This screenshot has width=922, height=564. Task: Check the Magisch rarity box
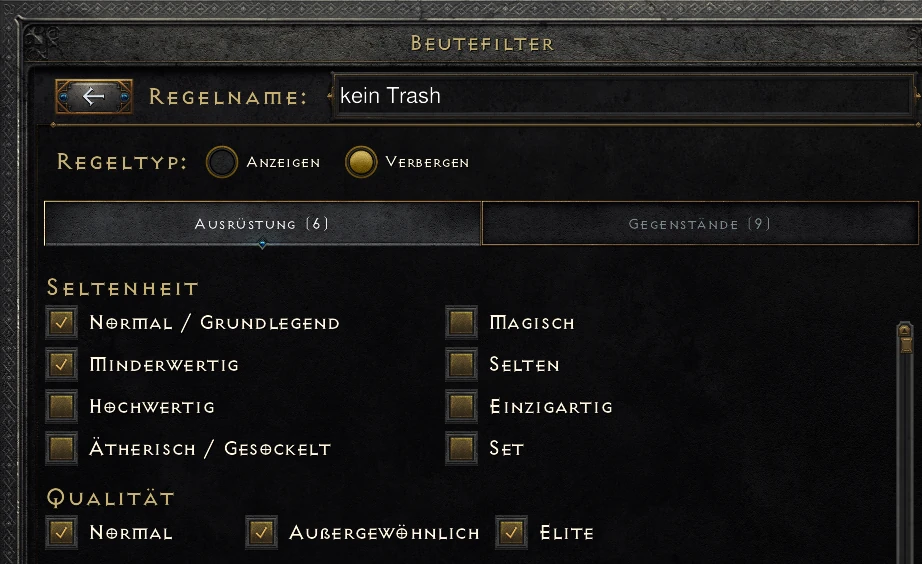(461, 323)
